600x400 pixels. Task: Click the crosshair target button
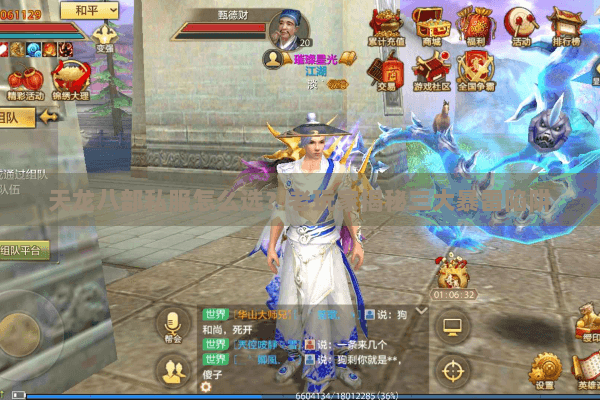coord(454,370)
